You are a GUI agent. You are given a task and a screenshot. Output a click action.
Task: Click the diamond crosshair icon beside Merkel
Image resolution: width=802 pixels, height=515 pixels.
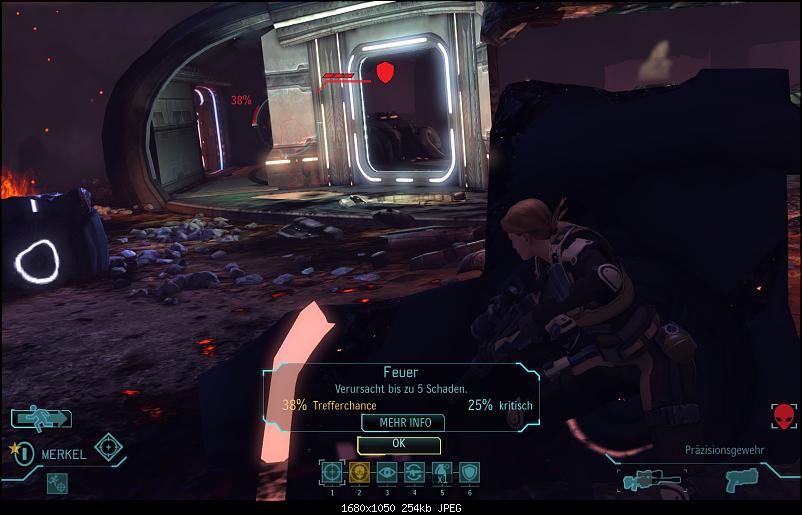[x=108, y=447]
